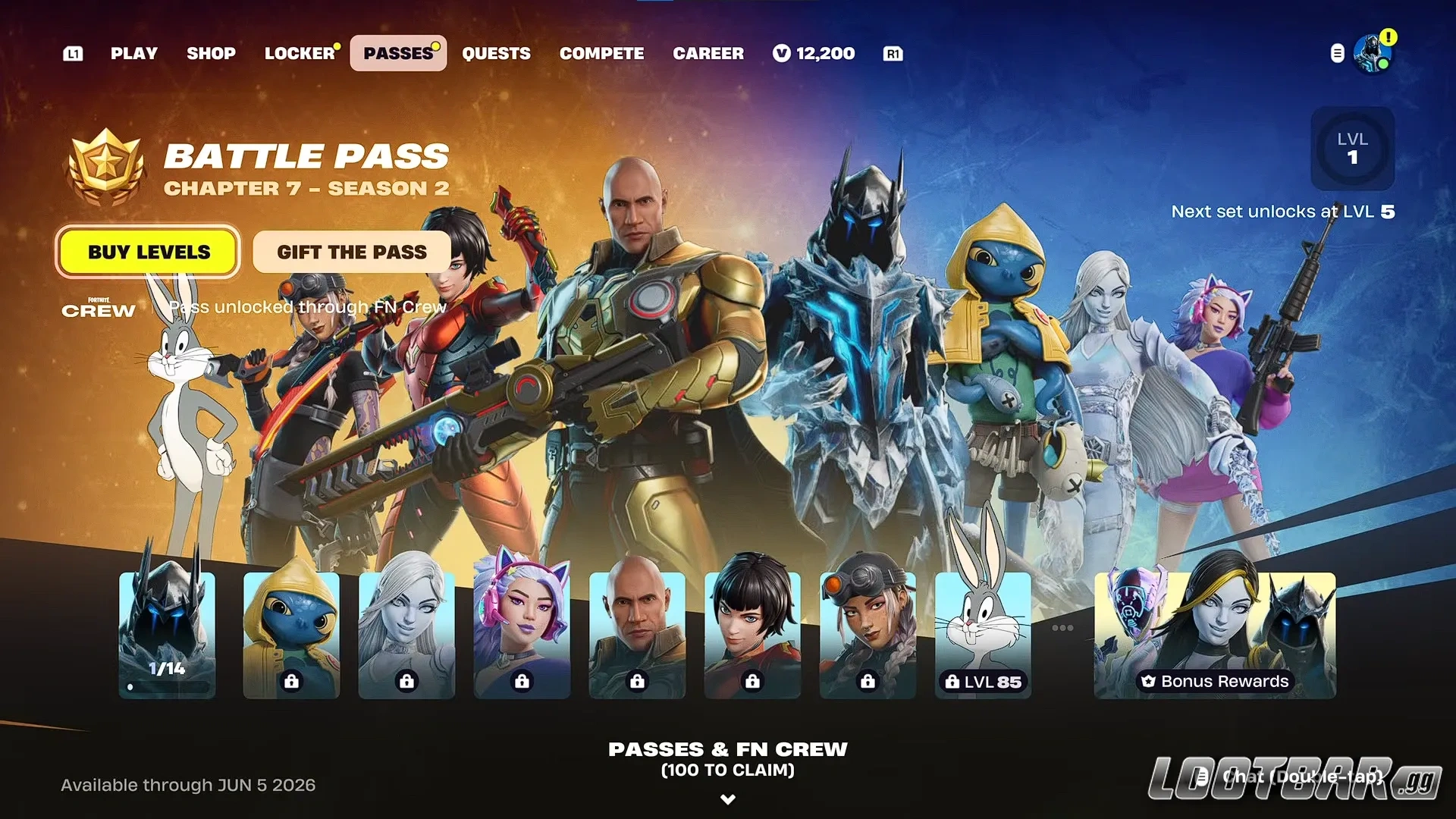Click the R1 shoulder button icon

(893, 53)
